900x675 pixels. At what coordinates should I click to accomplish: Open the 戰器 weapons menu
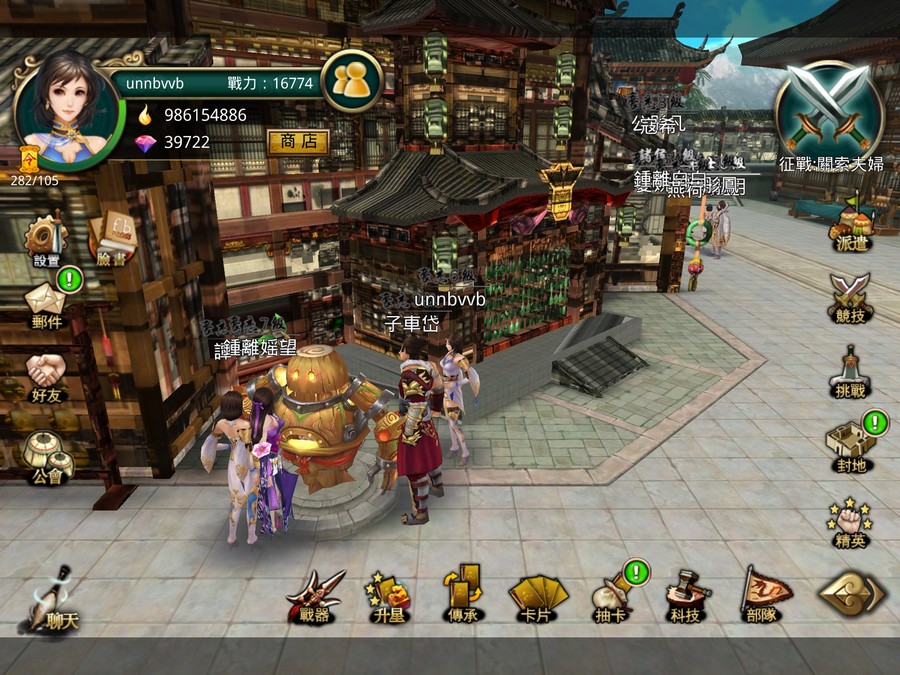pyautogui.click(x=314, y=597)
